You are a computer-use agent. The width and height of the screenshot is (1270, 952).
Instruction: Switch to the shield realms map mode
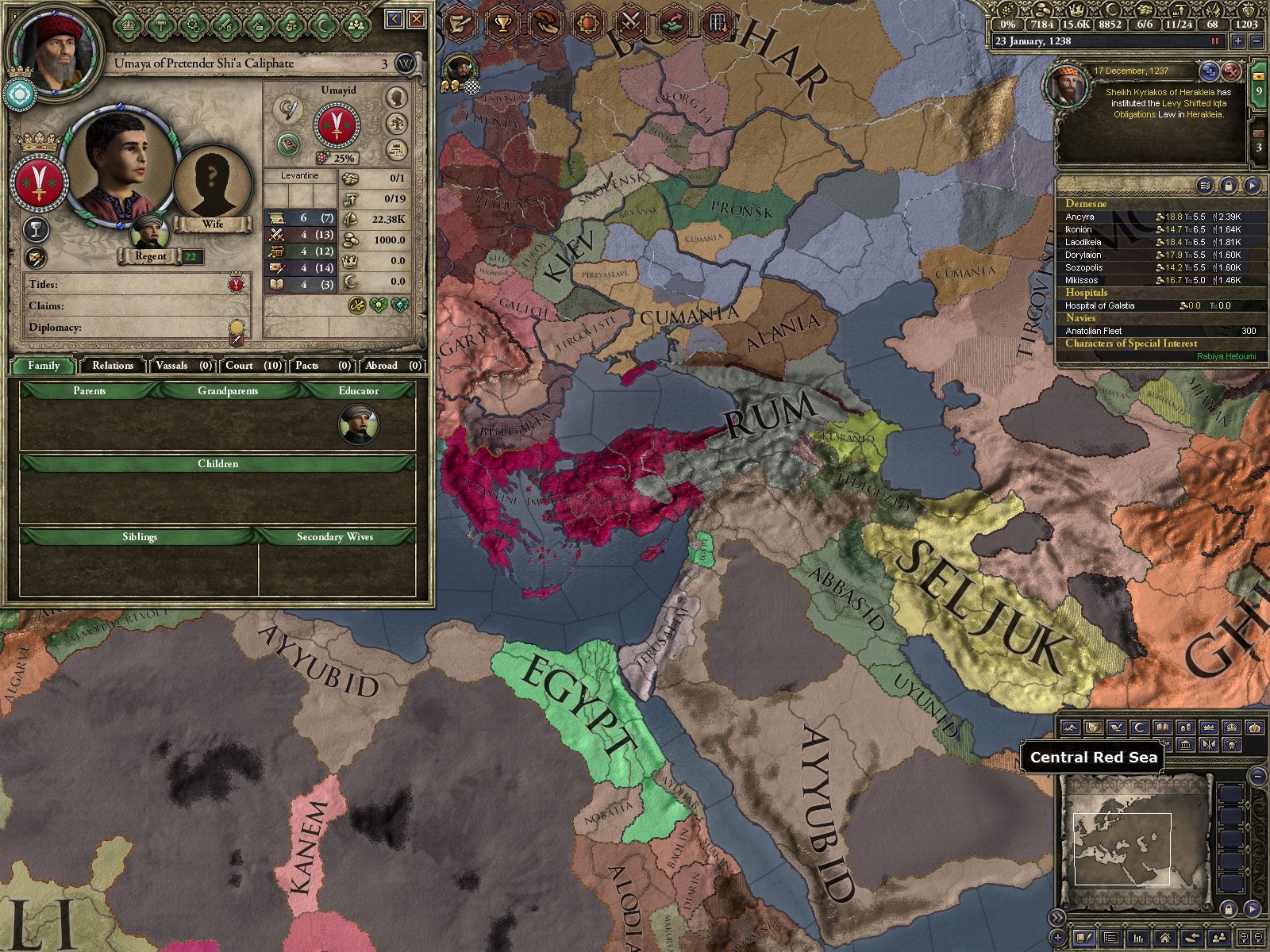[1093, 727]
